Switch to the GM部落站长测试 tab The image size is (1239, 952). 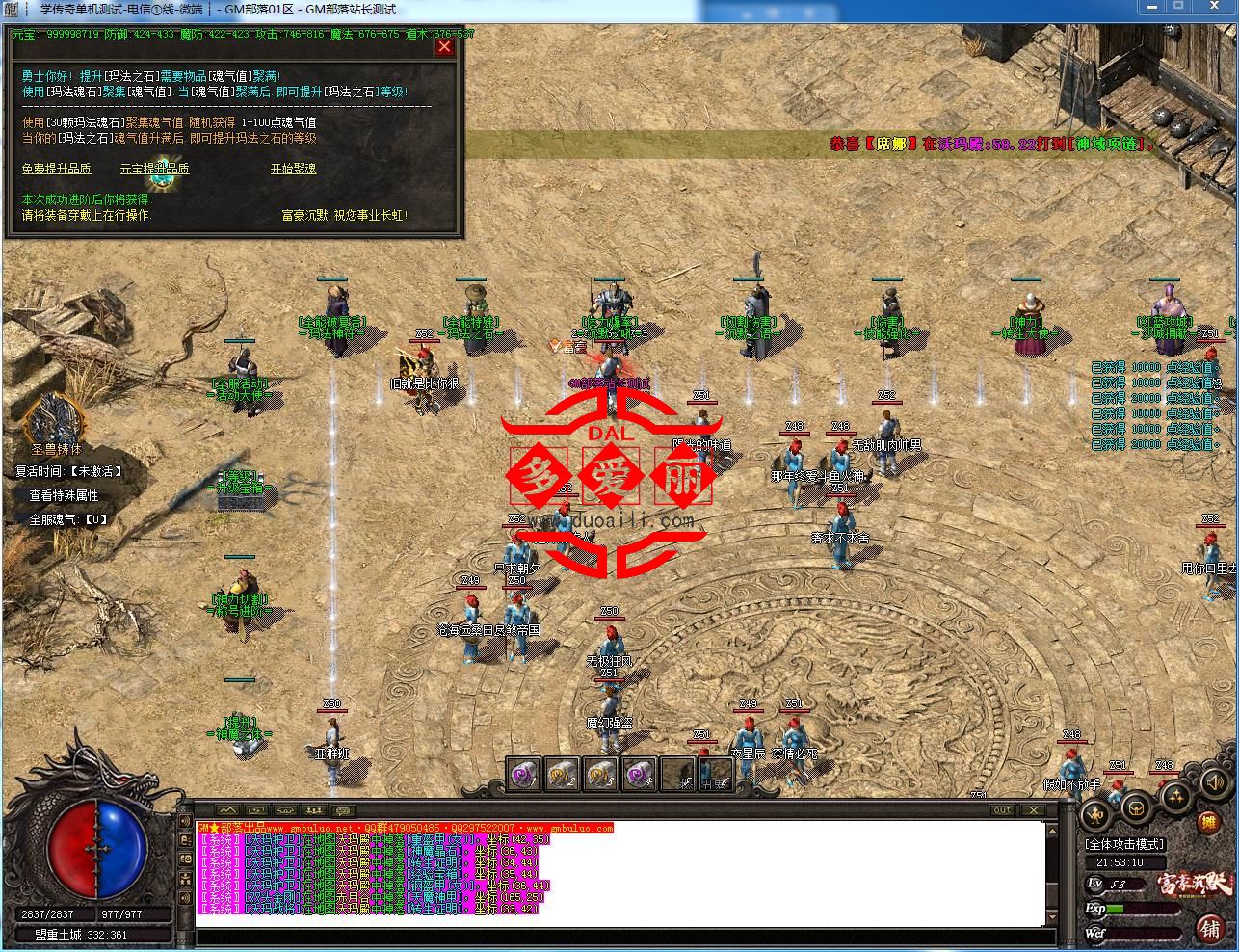pos(354,11)
